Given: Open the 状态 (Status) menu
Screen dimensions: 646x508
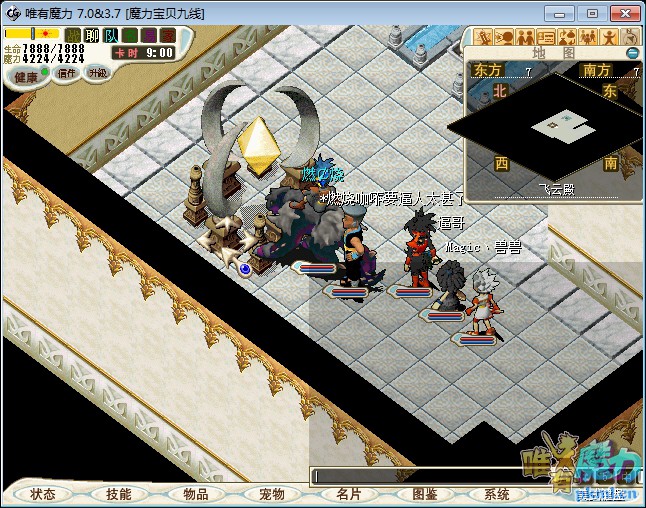Looking at the screenshot, I should 43,494.
